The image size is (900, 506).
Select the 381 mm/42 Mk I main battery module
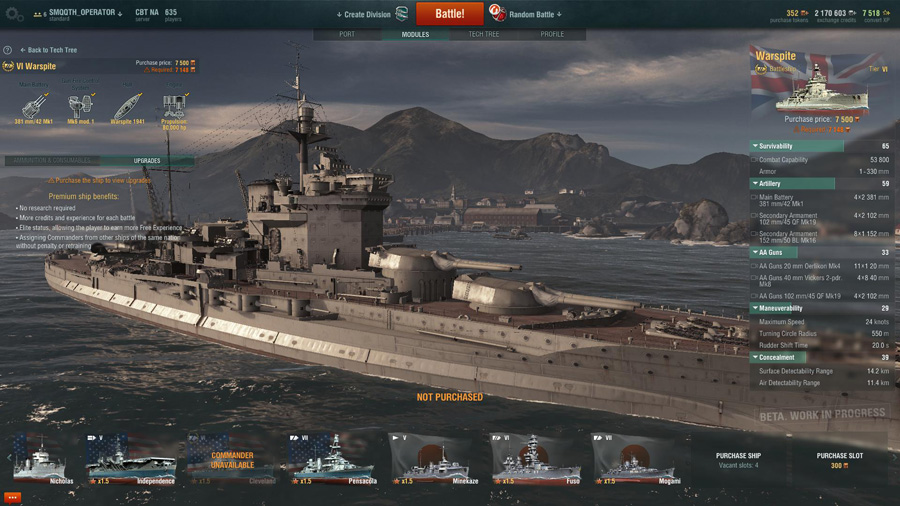[35, 108]
